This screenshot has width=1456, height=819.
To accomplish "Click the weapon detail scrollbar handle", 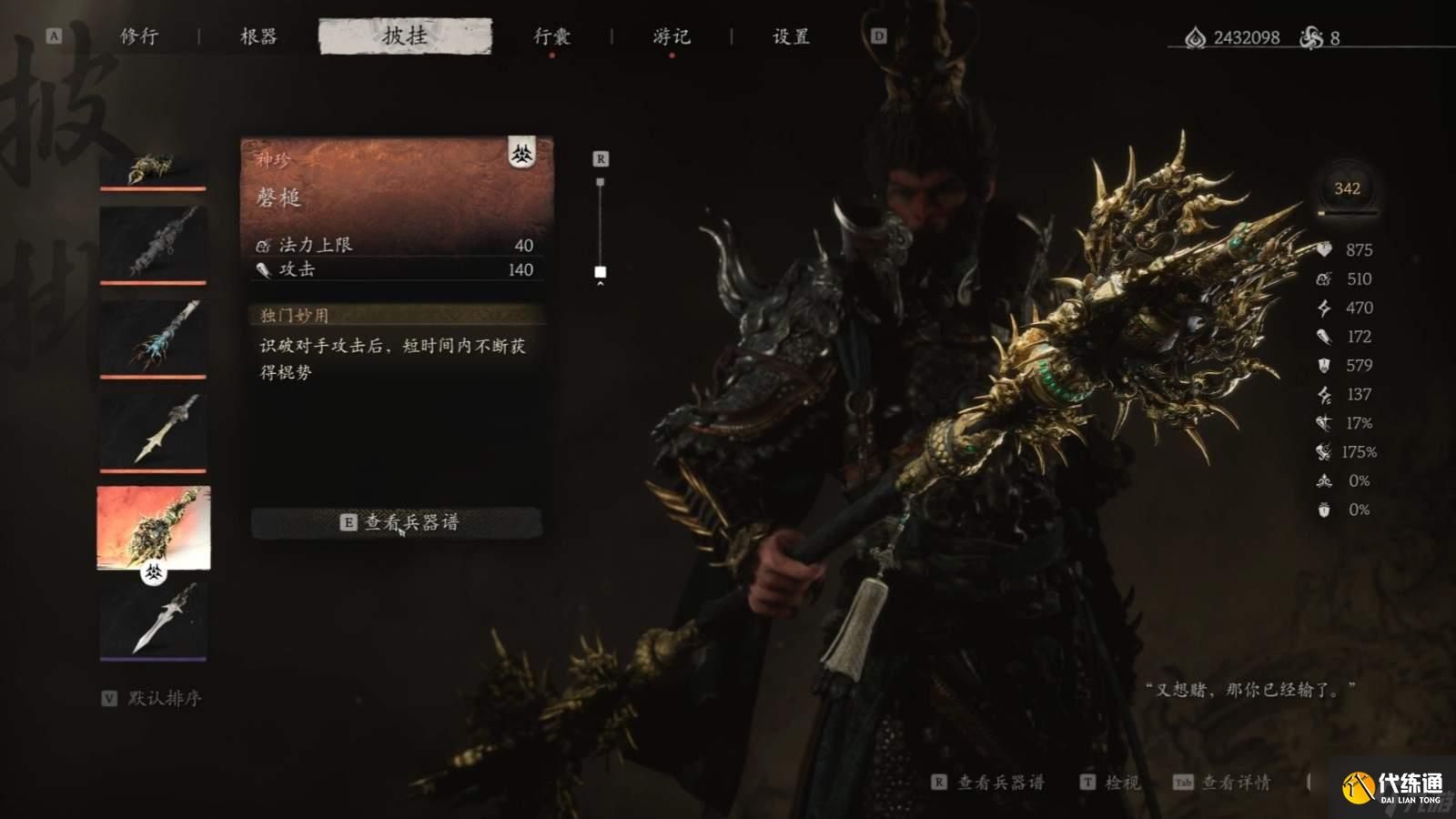I will coord(601,272).
